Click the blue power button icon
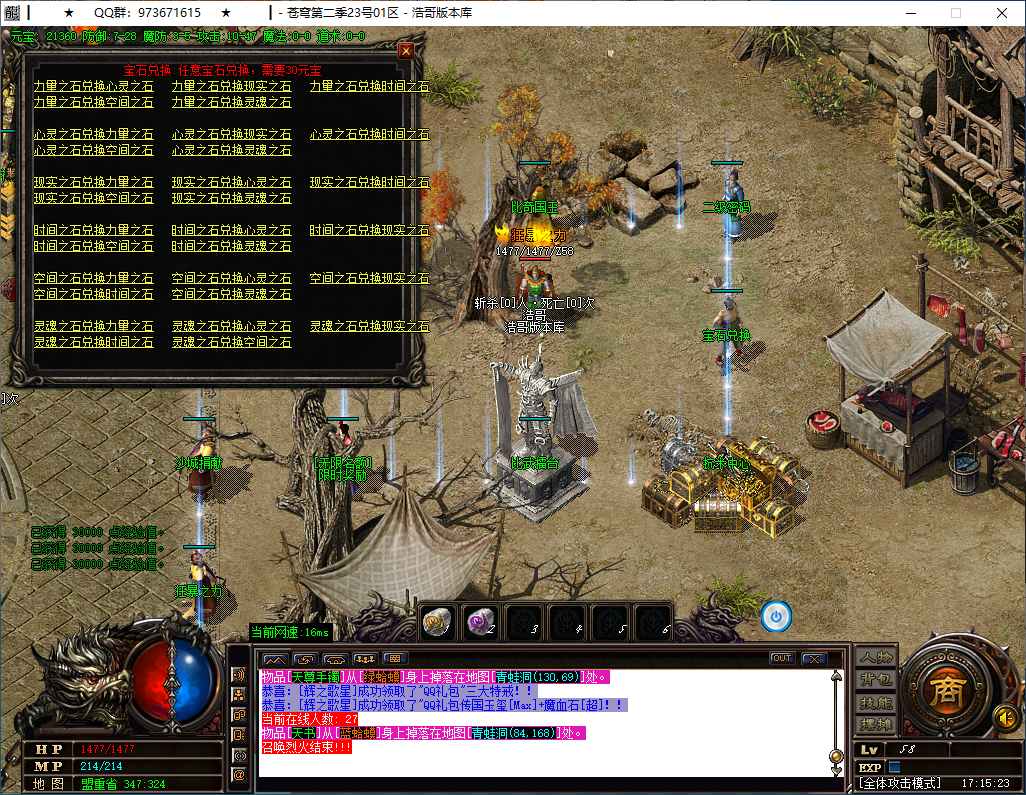The width and height of the screenshot is (1026, 795). pos(776,616)
